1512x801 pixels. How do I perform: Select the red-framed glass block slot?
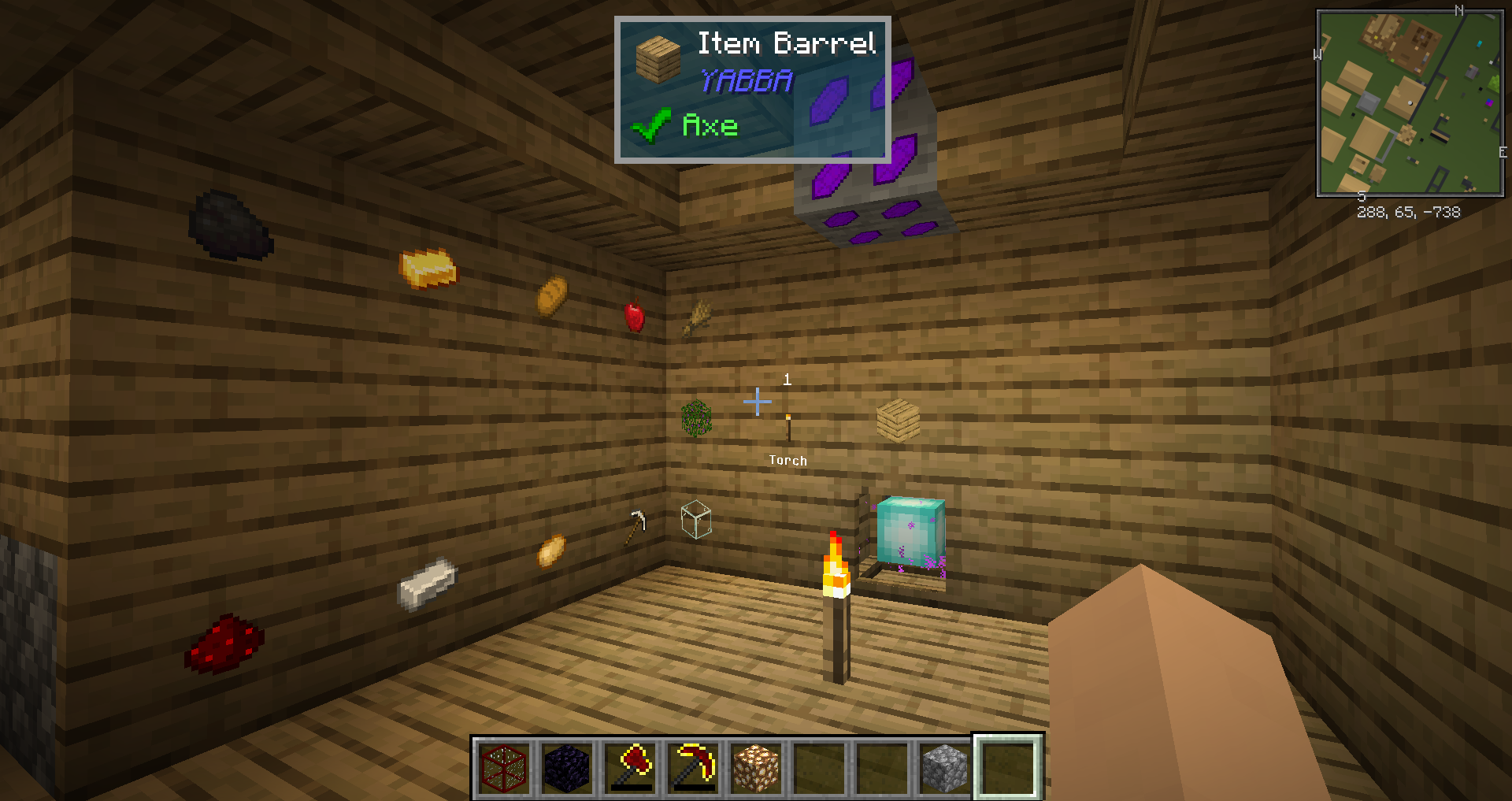click(504, 767)
